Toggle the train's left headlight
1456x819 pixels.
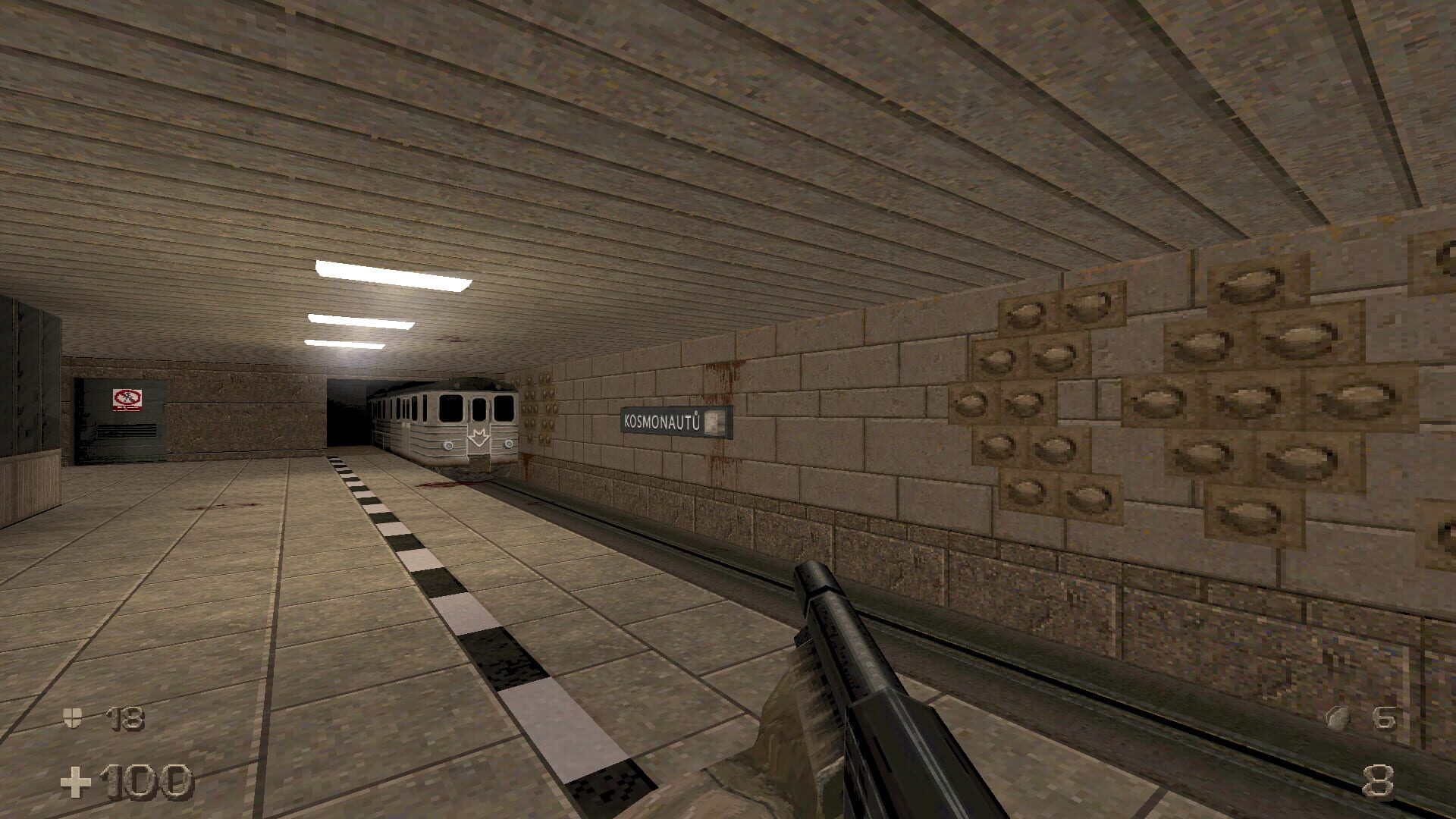448,445
